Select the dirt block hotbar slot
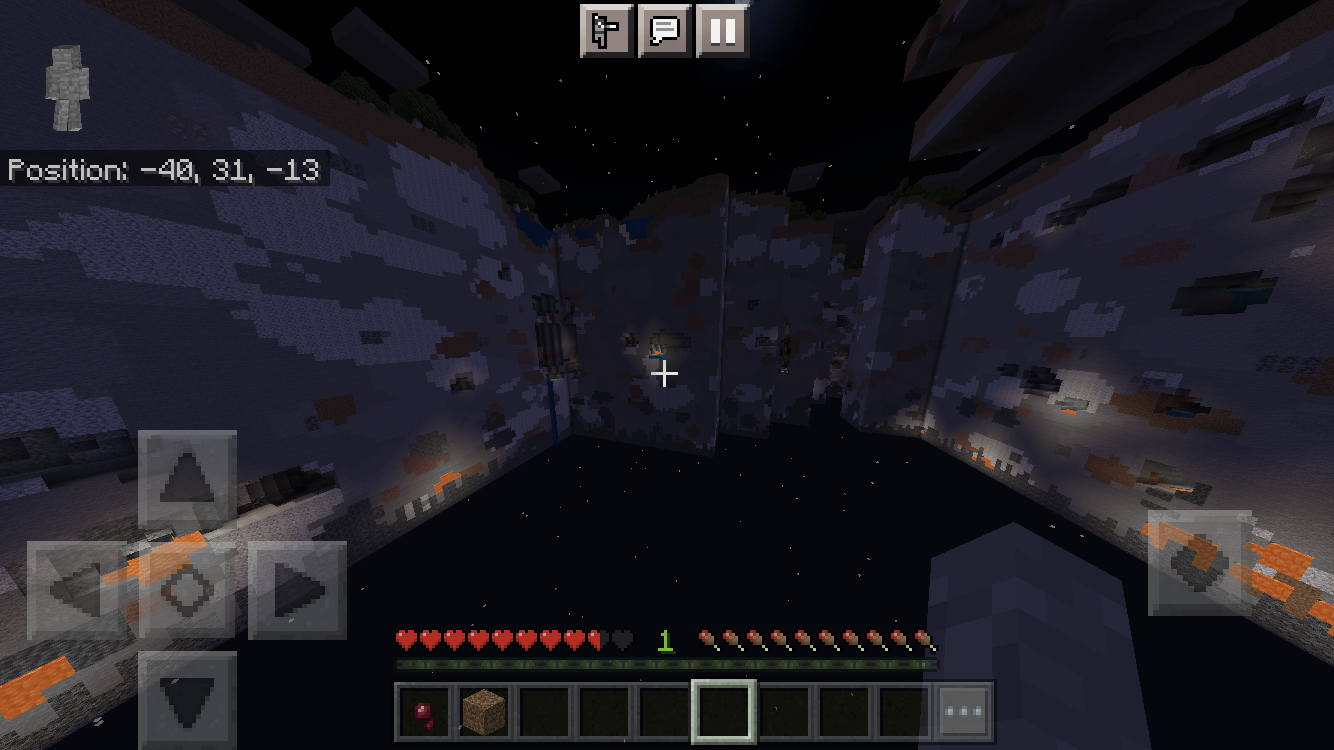Viewport: 1334px width, 750px height. tap(485, 712)
